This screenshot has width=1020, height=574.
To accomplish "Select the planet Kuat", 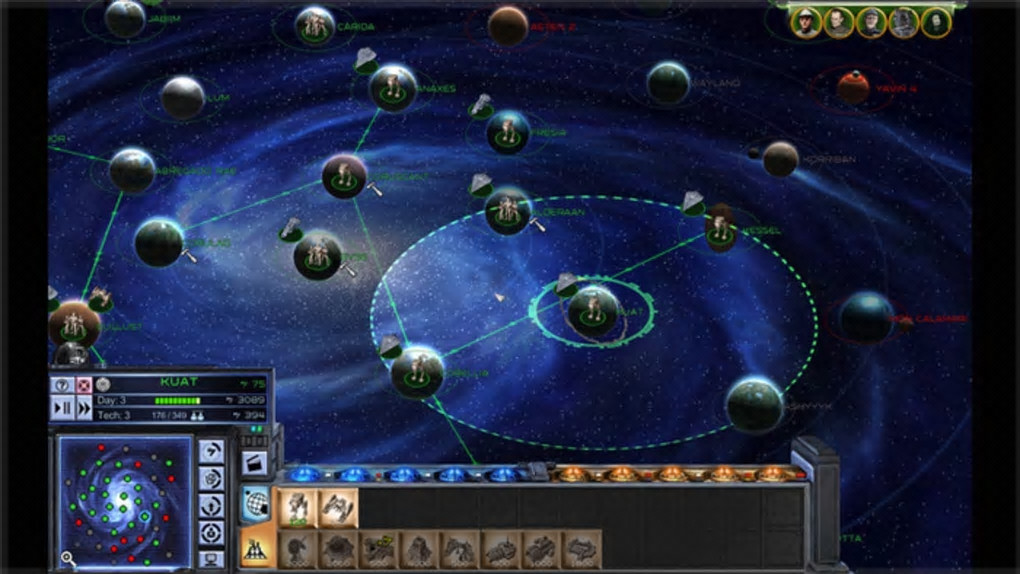I will point(593,311).
